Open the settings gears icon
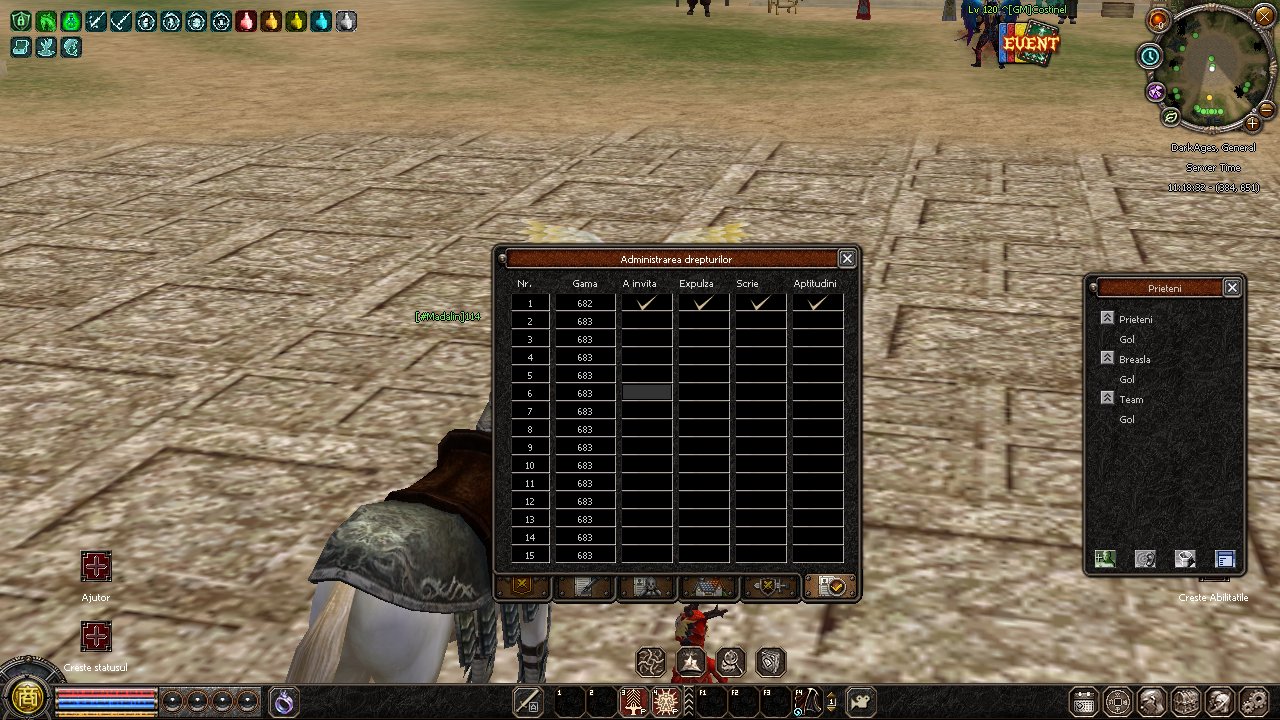 tap(1255, 702)
